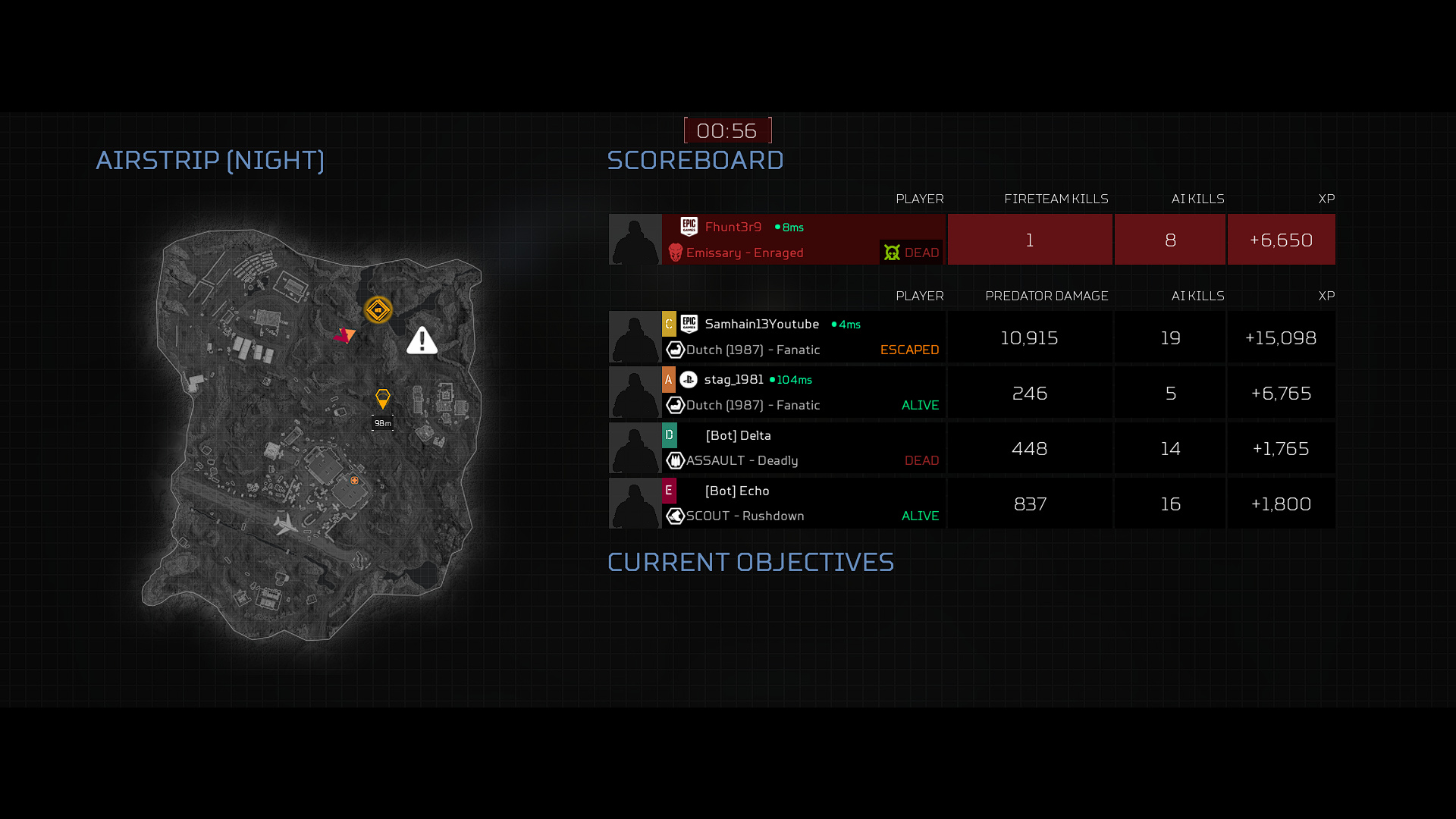This screenshot has width=1456, height=819.
Task: Click the airplane icon on the airstrip
Action: point(285,522)
